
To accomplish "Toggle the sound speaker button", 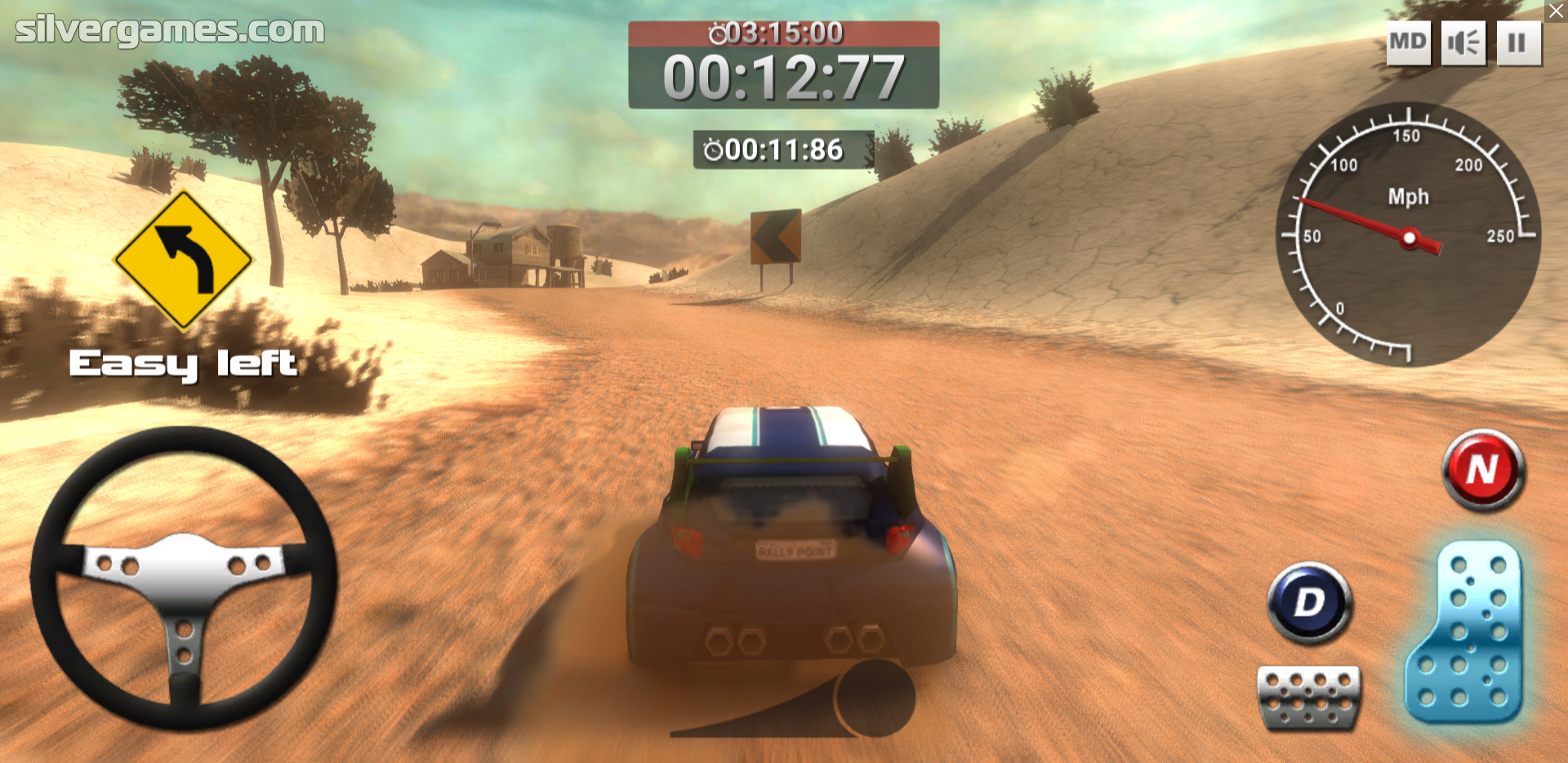I will pyautogui.click(x=1463, y=42).
